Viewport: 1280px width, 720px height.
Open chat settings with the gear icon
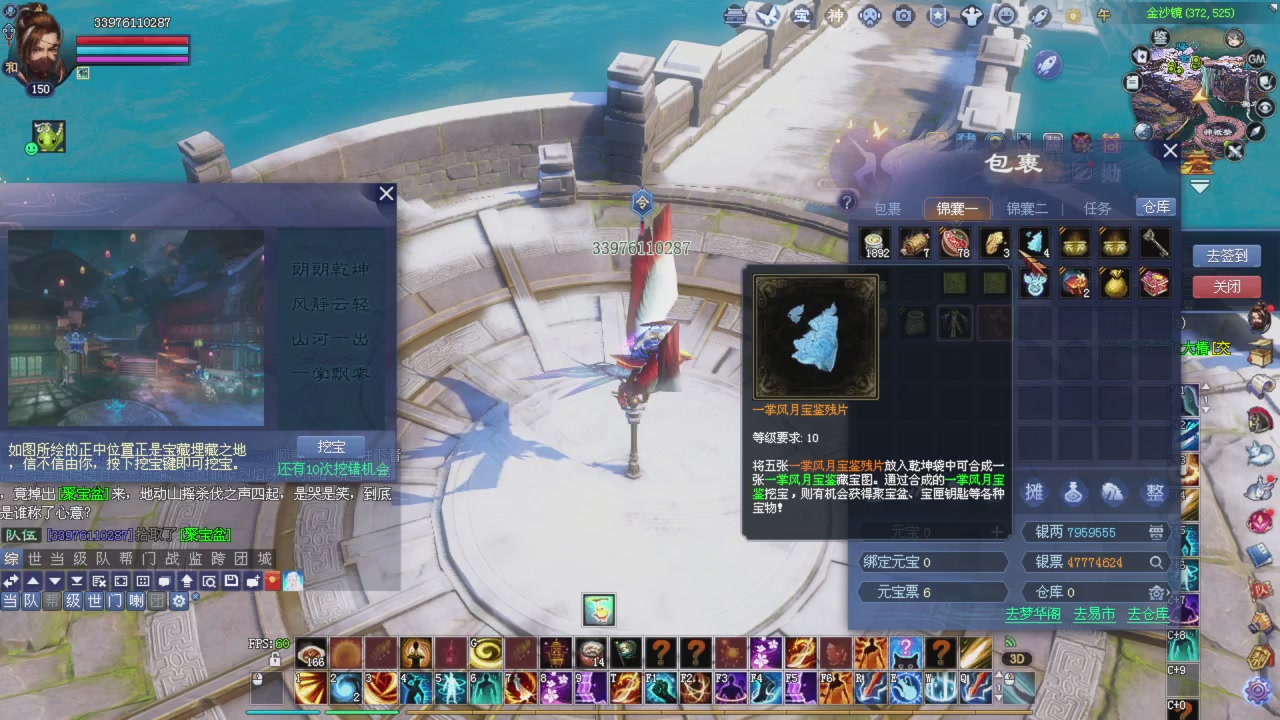179,601
